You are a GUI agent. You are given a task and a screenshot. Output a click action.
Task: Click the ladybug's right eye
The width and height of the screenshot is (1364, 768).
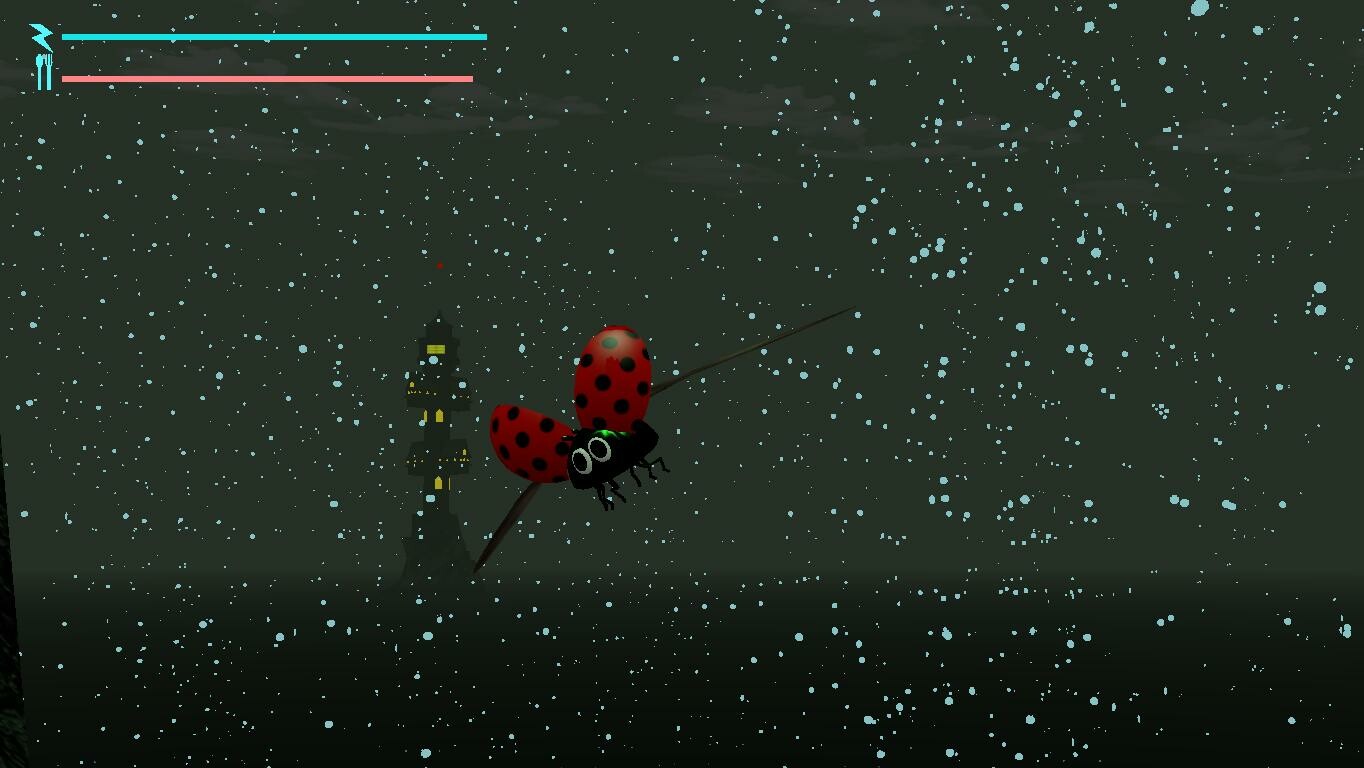point(599,448)
